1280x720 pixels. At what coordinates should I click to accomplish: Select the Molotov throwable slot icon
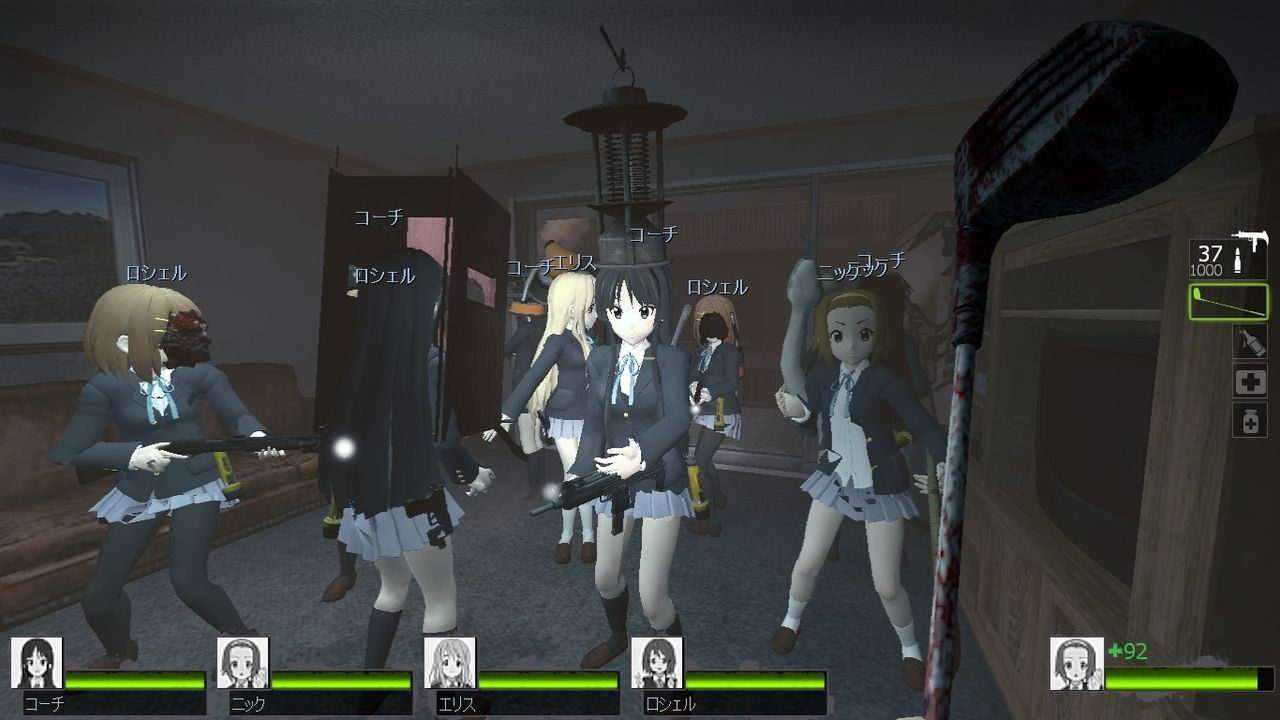[x=1249, y=341]
